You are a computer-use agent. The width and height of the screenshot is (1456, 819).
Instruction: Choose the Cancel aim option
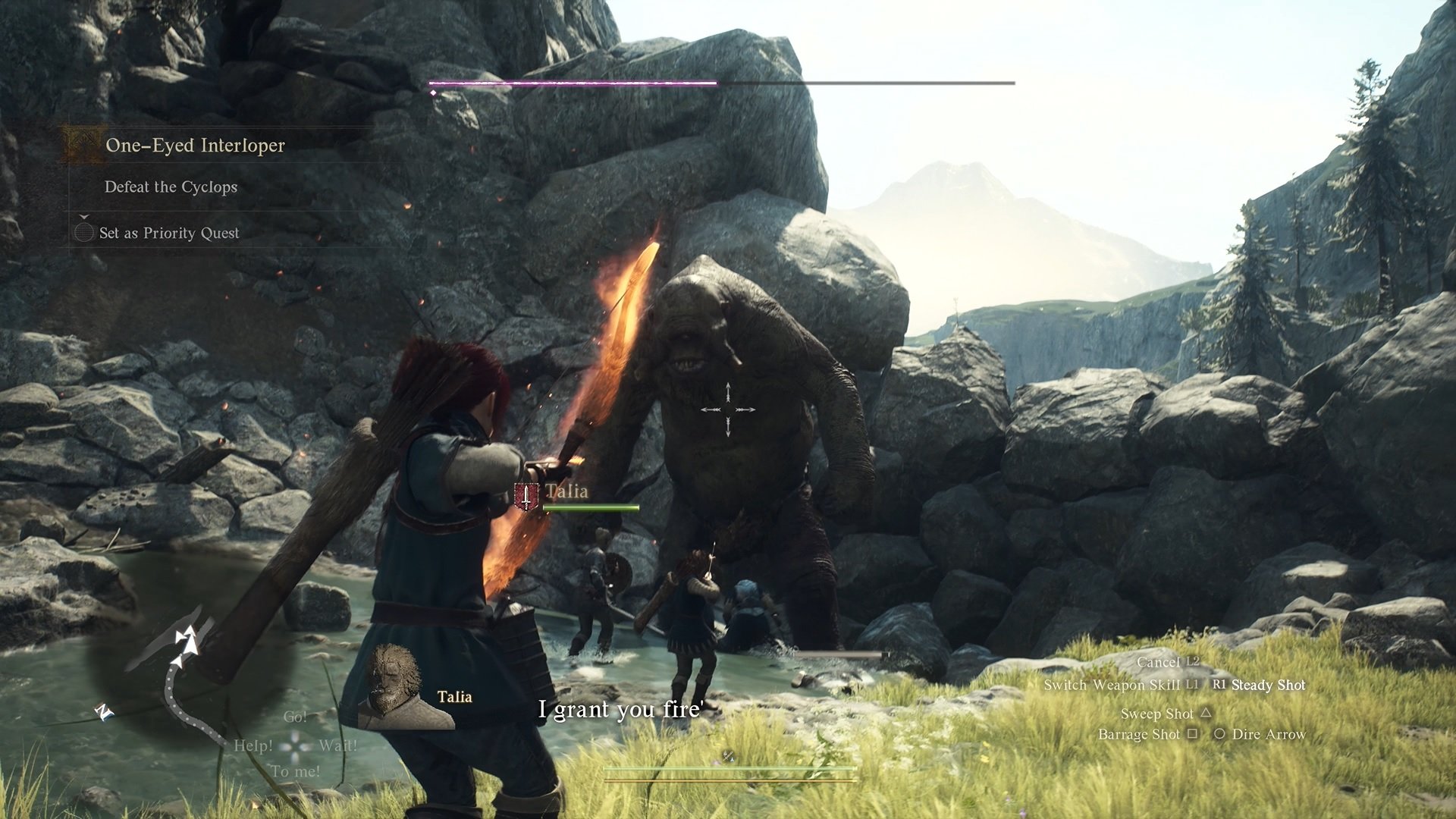(1158, 663)
